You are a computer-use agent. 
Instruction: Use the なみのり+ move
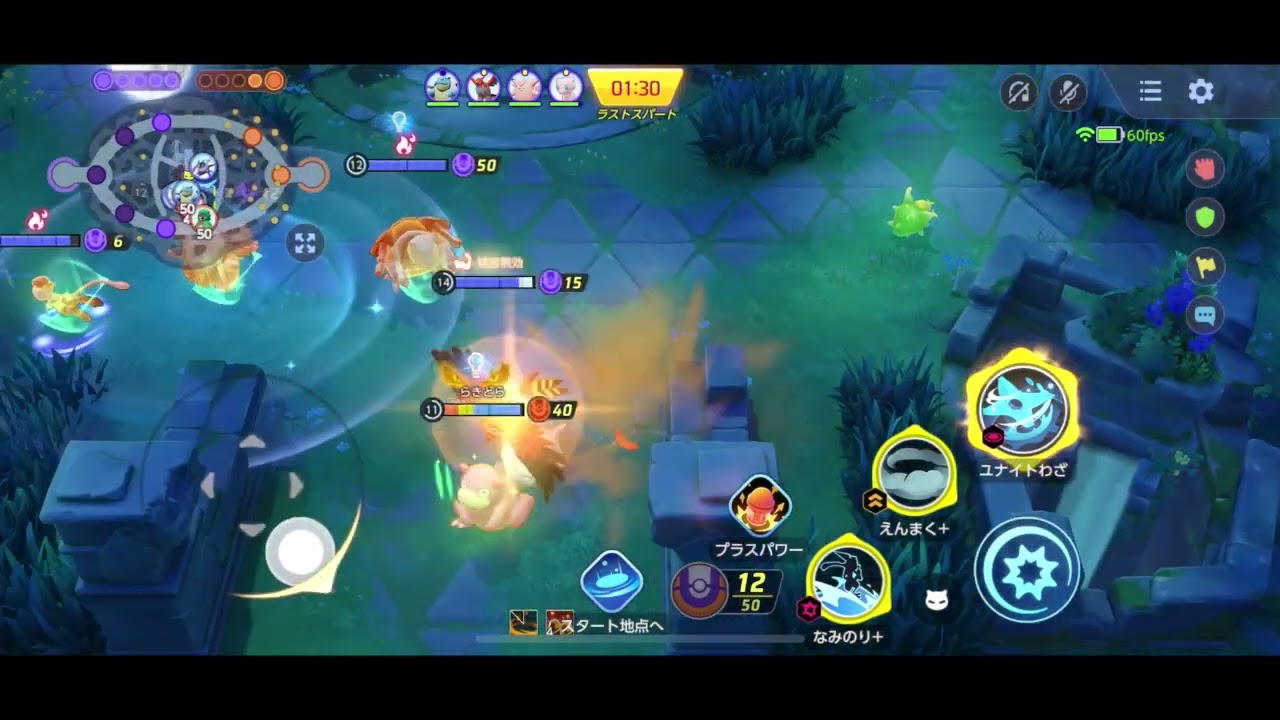click(848, 581)
